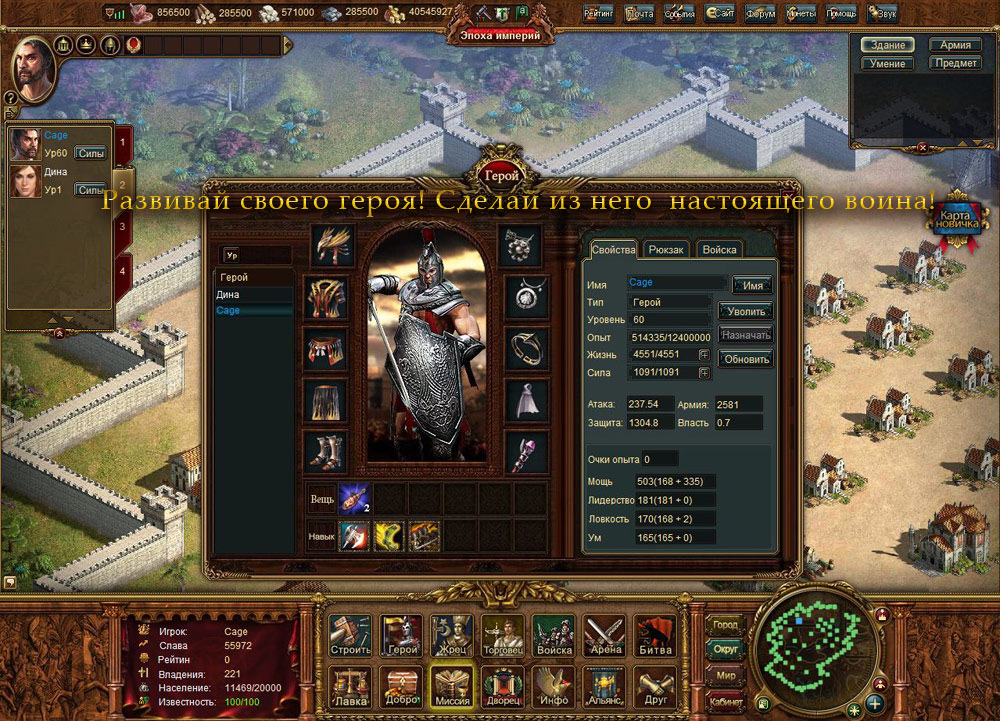
Task: Open the Альянс menu
Action: coord(605,684)
